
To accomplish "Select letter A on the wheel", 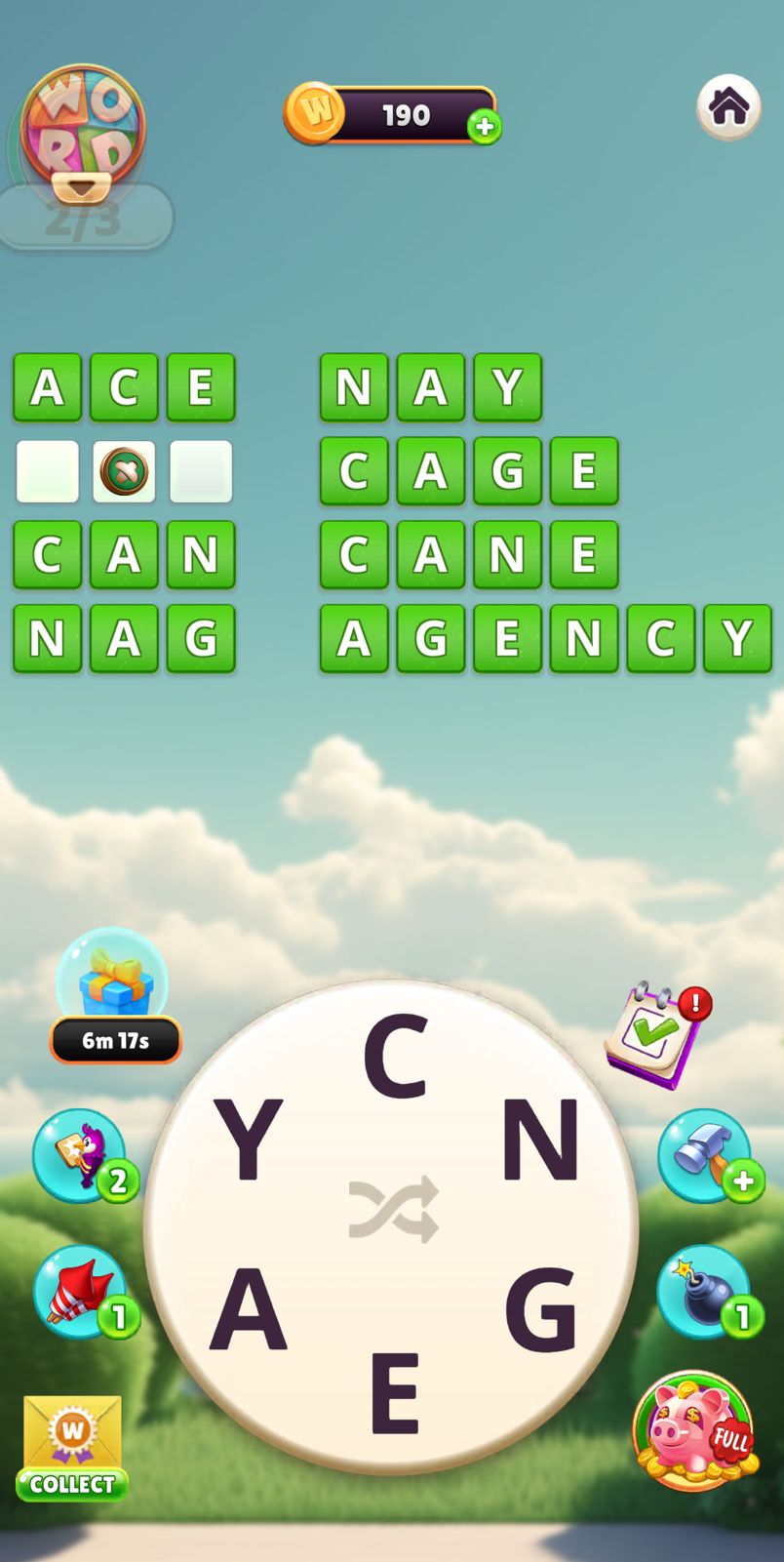I will click(x=248, y=1308).
